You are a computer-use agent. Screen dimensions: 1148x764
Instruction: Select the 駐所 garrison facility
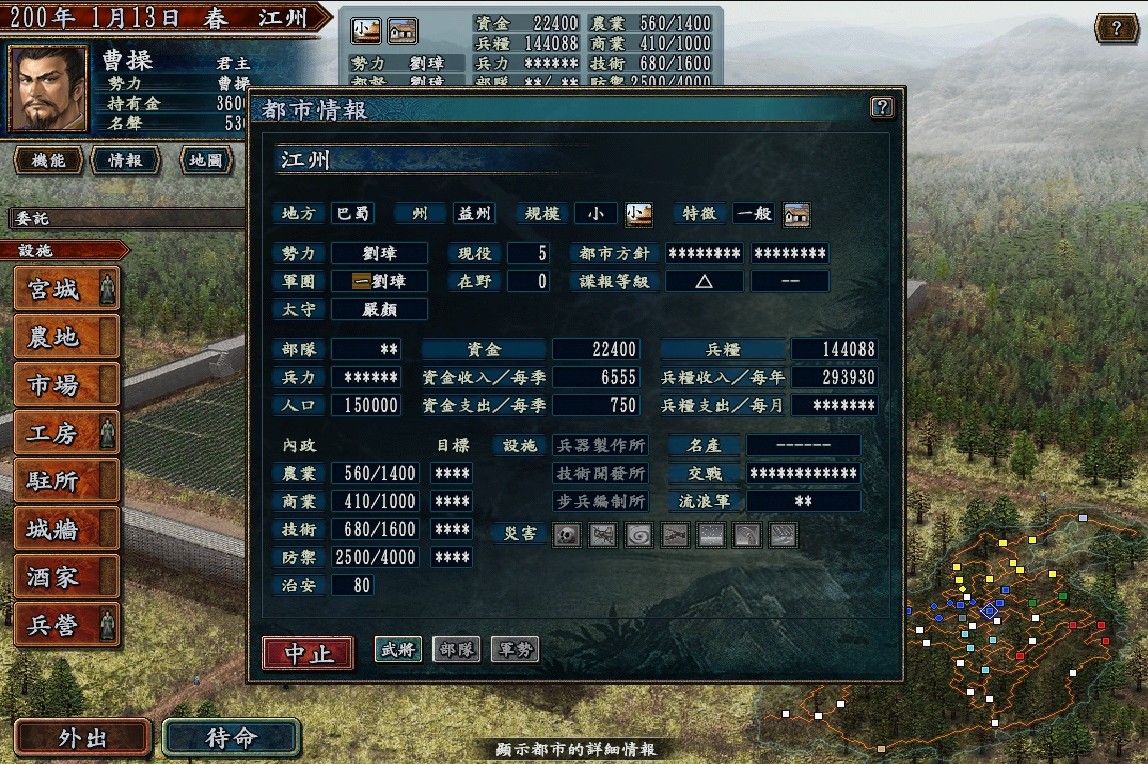point(67,482)
